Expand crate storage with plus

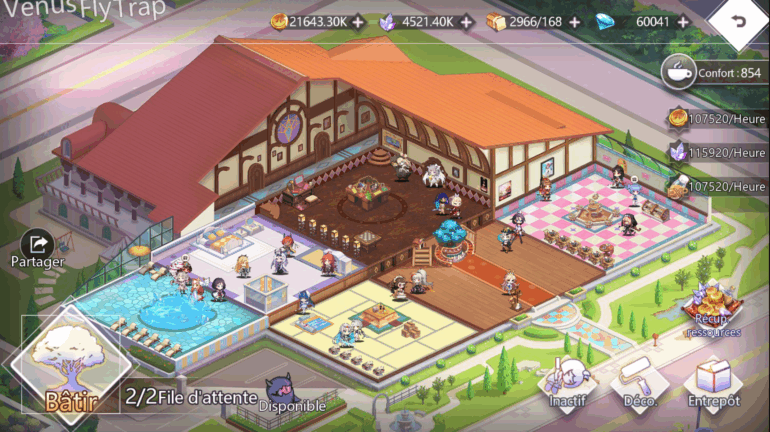point(574,21)
